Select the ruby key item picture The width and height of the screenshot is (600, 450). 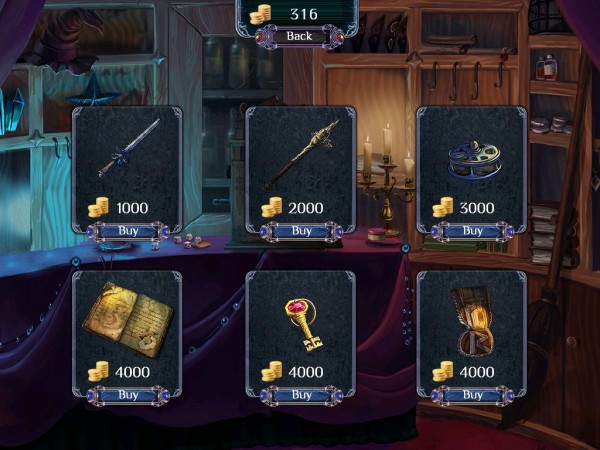[x=301, y=321]
